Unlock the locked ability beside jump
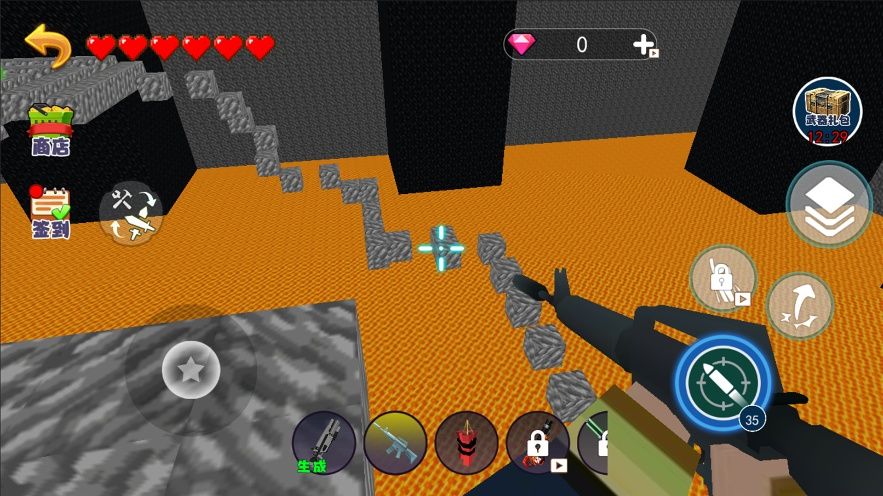This screenshot has width=883, height=496. [722, 278]
